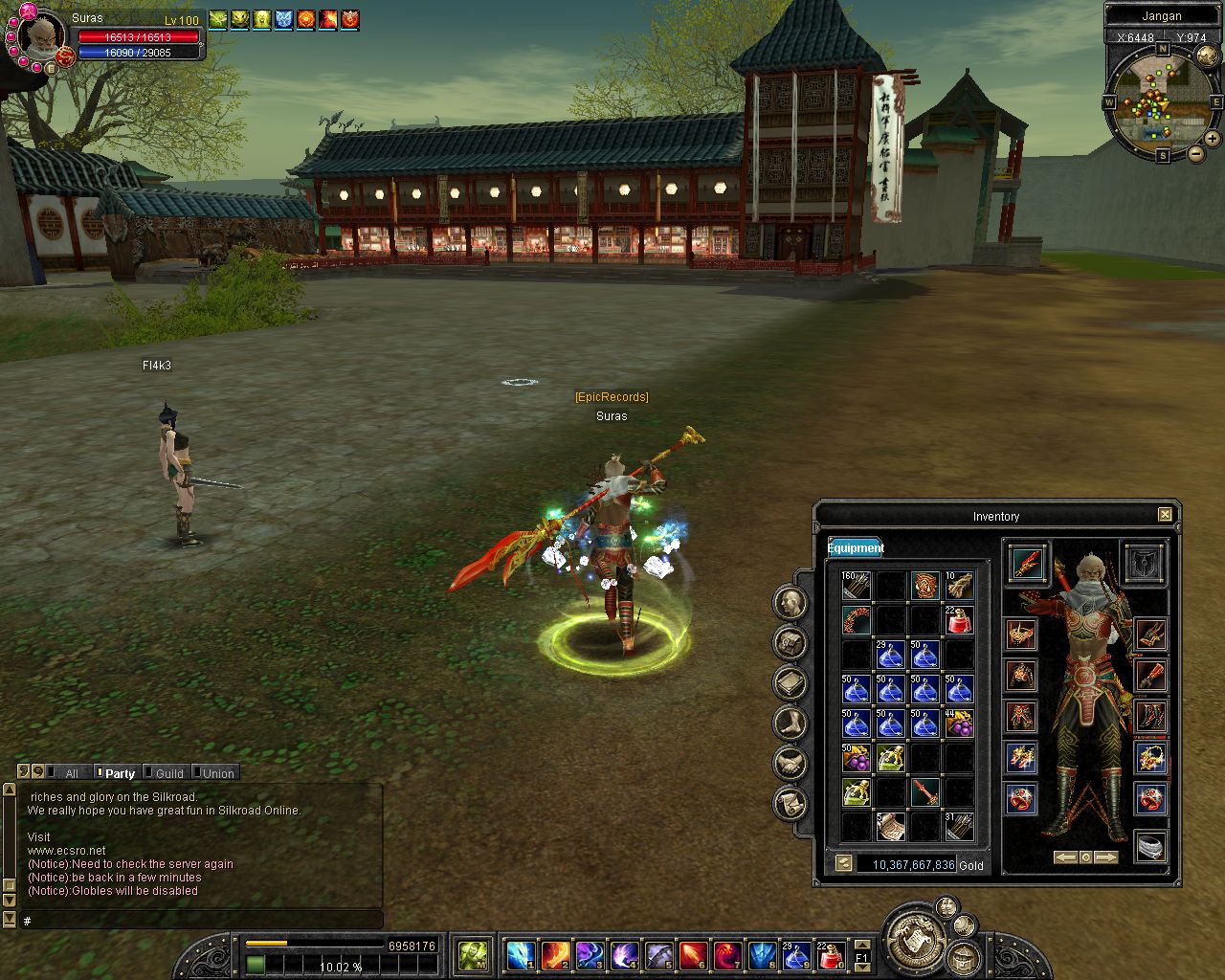Open the character face side button
Screen dimensions: 1225x980
(791, 602)
